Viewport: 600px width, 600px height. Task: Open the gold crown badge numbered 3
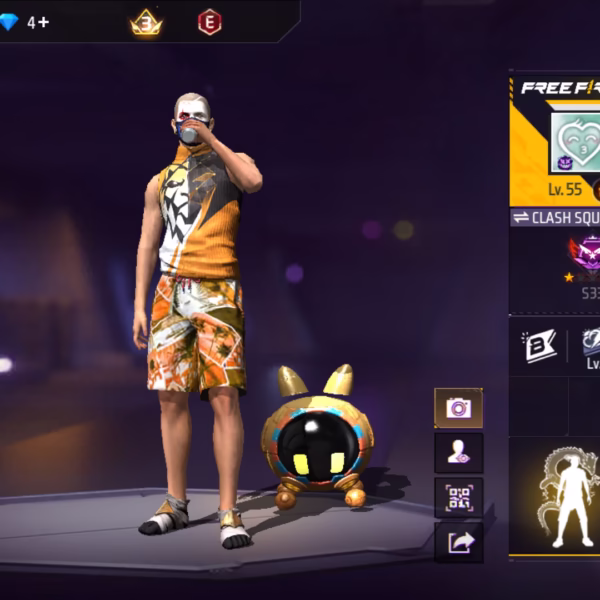point(146,22)
